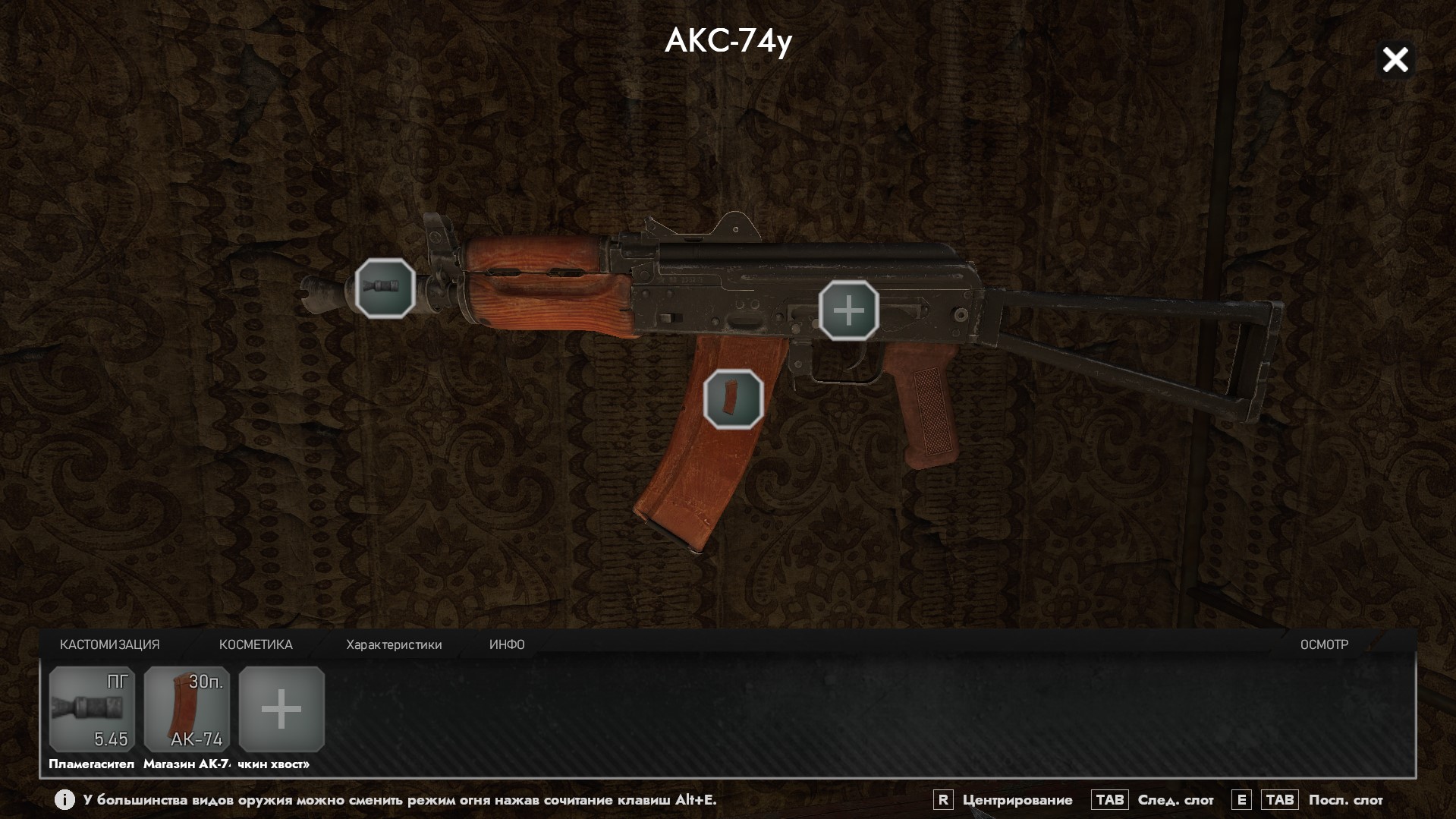Close the AKS-74U customization screen
Image resolution: width=1456 pixels, height=819 pixels.
[1395, 60]
